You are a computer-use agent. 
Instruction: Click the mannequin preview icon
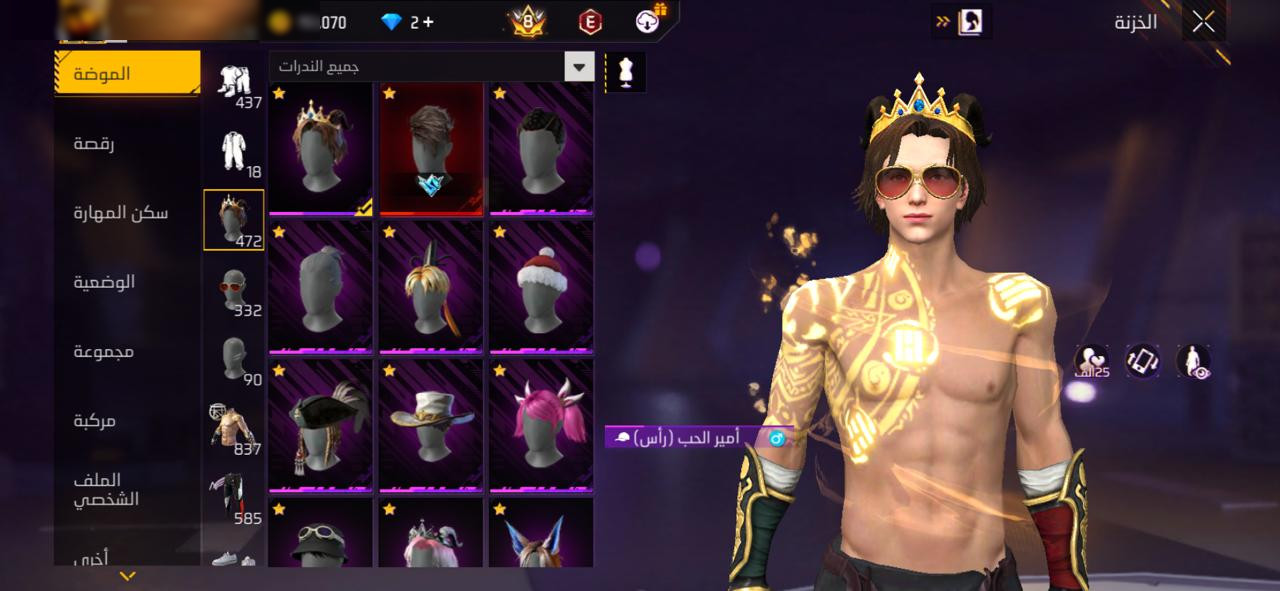(626, 73)
